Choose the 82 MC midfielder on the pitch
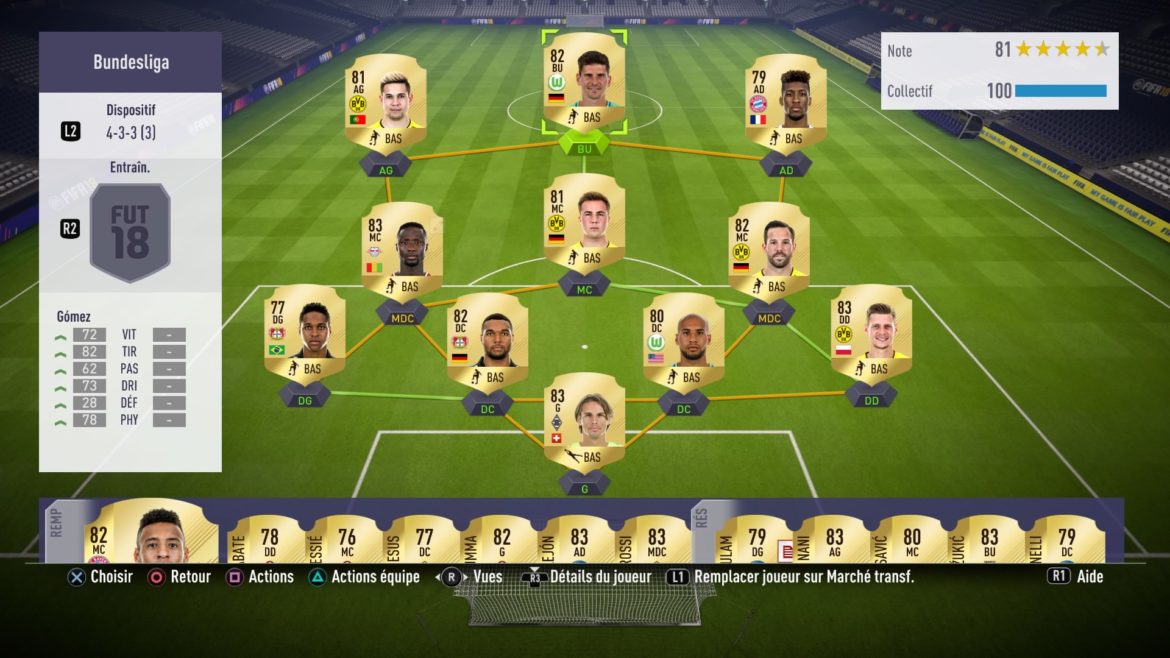The image size is (1170, 658). point(768,251)
